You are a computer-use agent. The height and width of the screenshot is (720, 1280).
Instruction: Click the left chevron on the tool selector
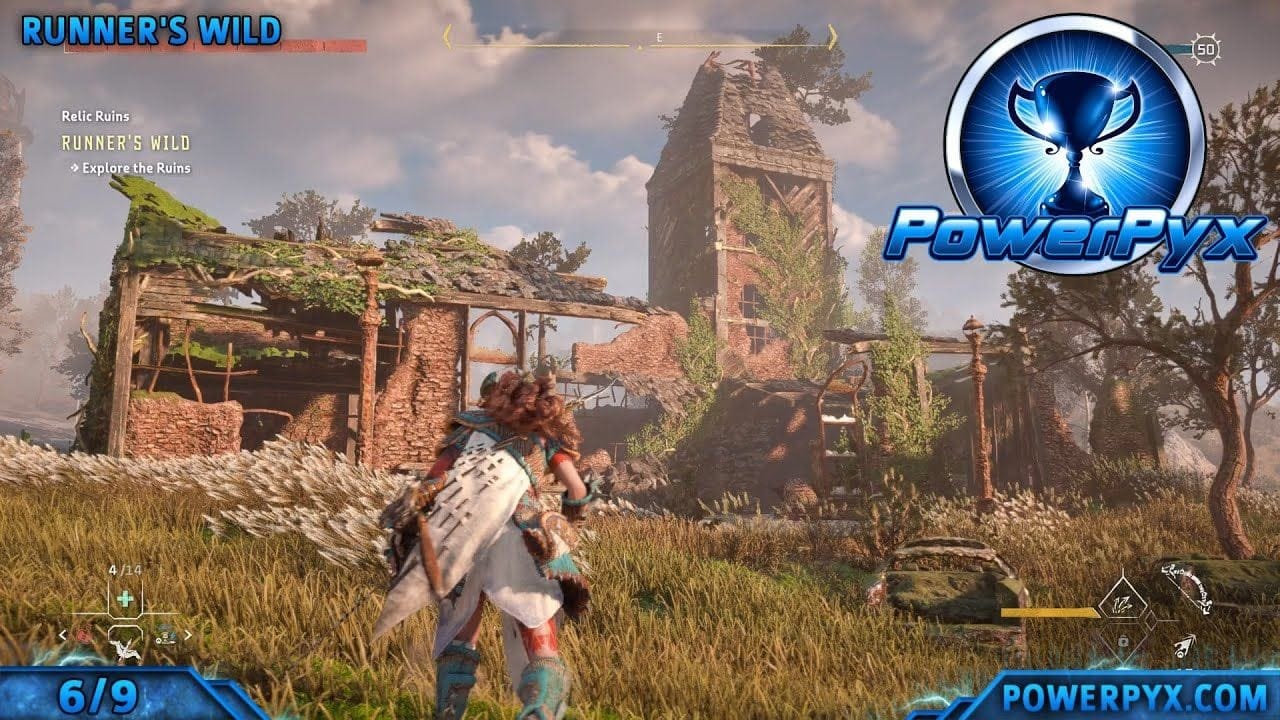pyautogui.click(x=62, y=633)
